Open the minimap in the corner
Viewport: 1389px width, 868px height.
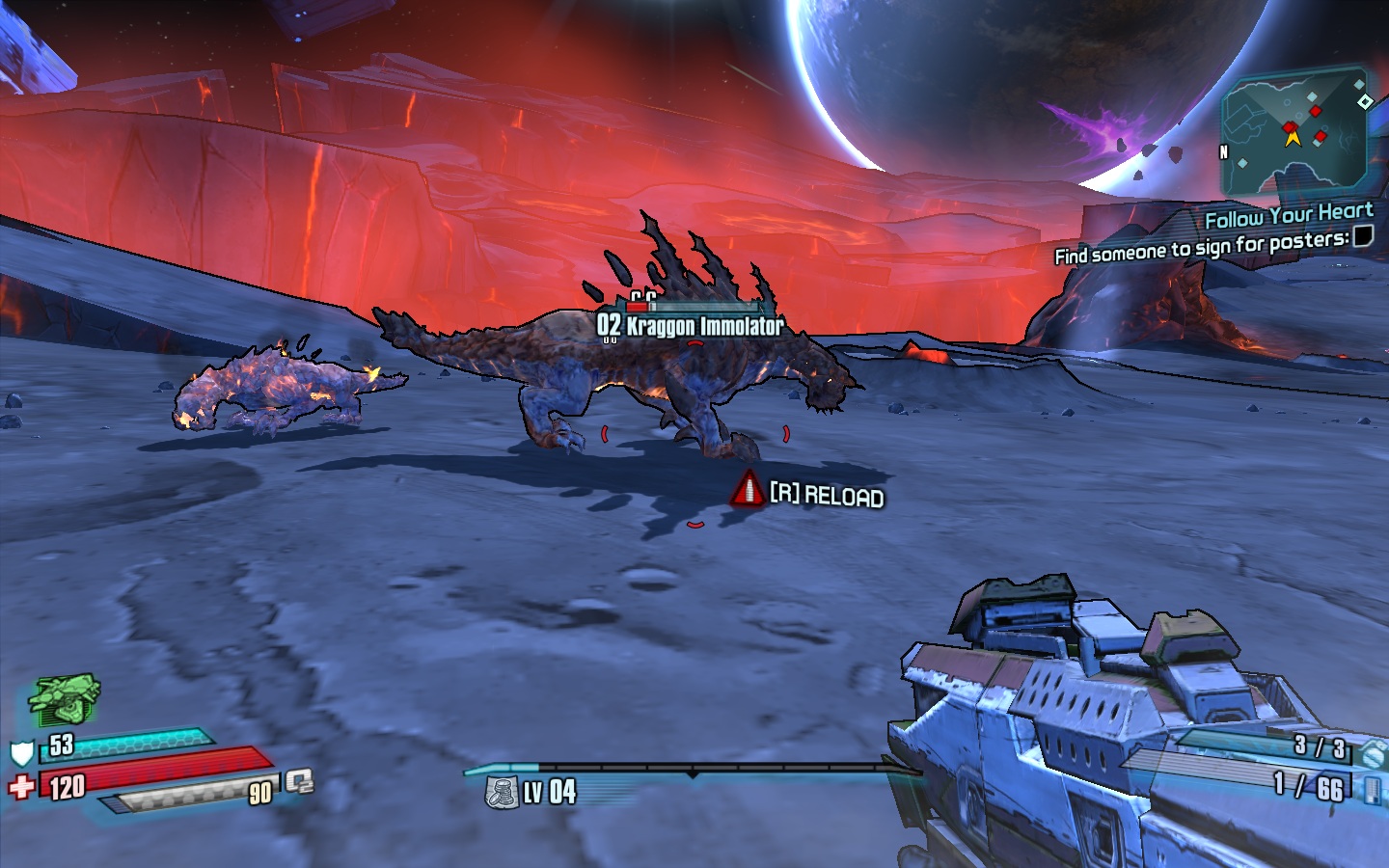(x=1293, y=133)
